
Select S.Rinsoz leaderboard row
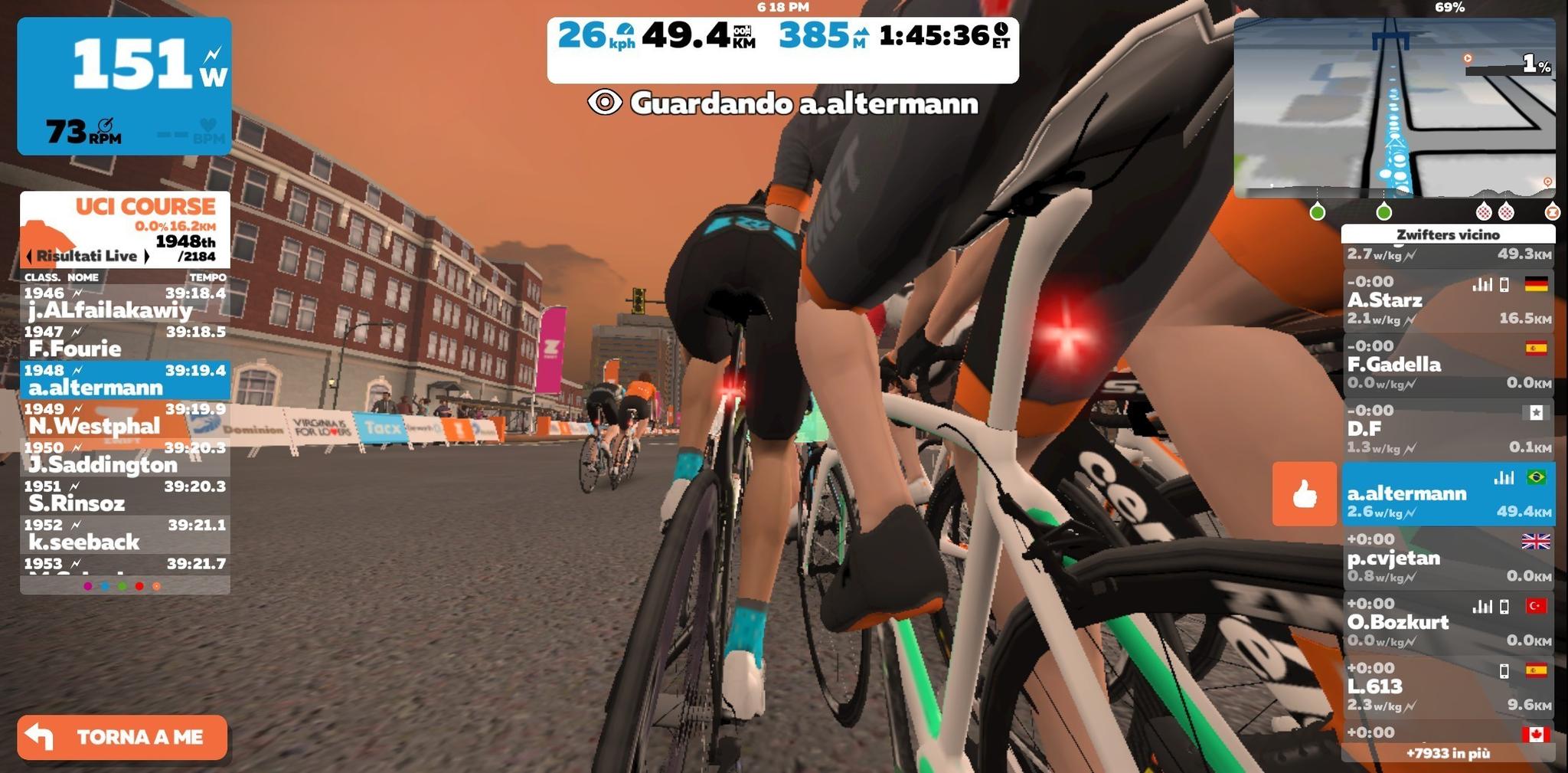coord(125,496)
